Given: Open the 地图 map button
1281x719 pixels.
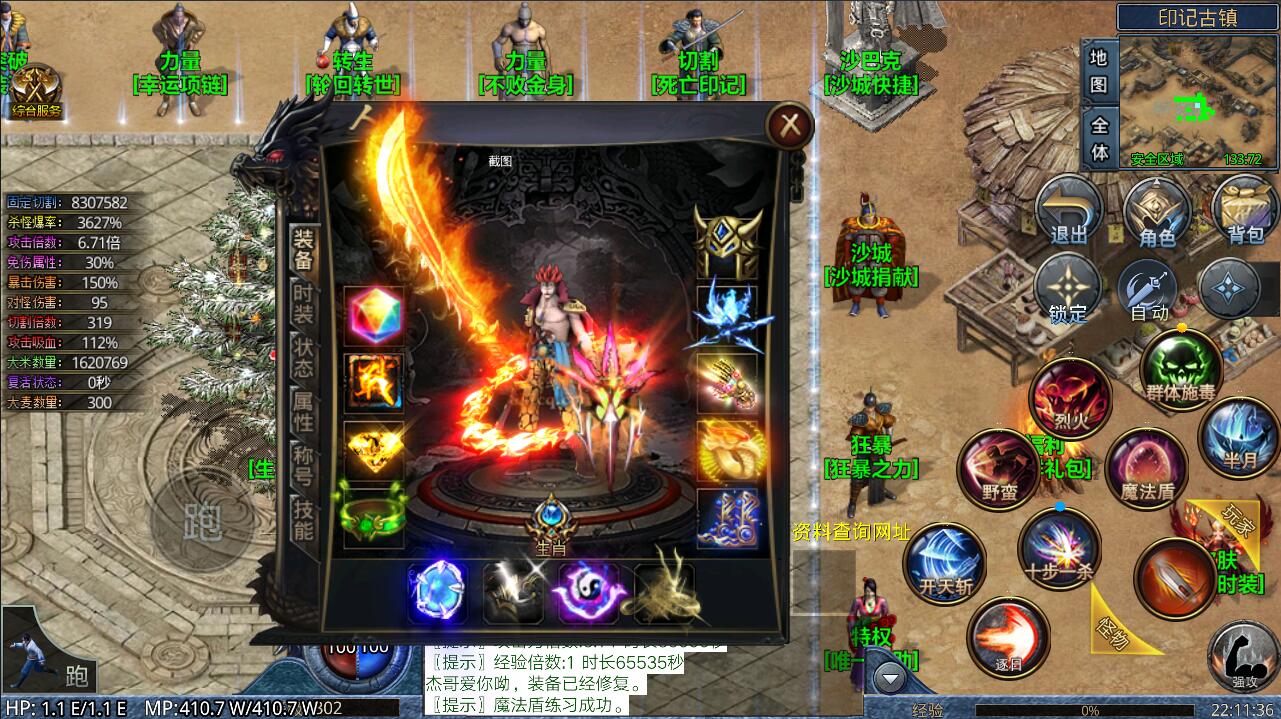Looking at the screenshot, I should 1099,70.
